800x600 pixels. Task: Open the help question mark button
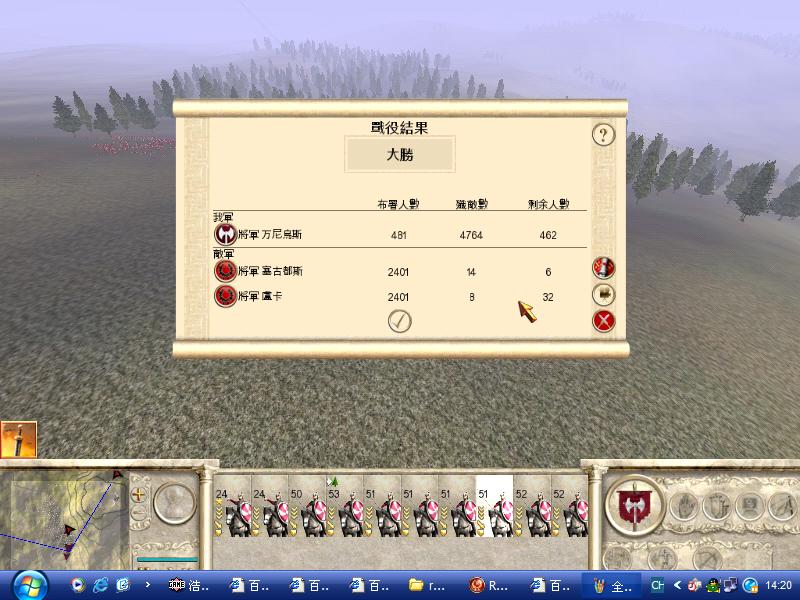coord(602,134)
